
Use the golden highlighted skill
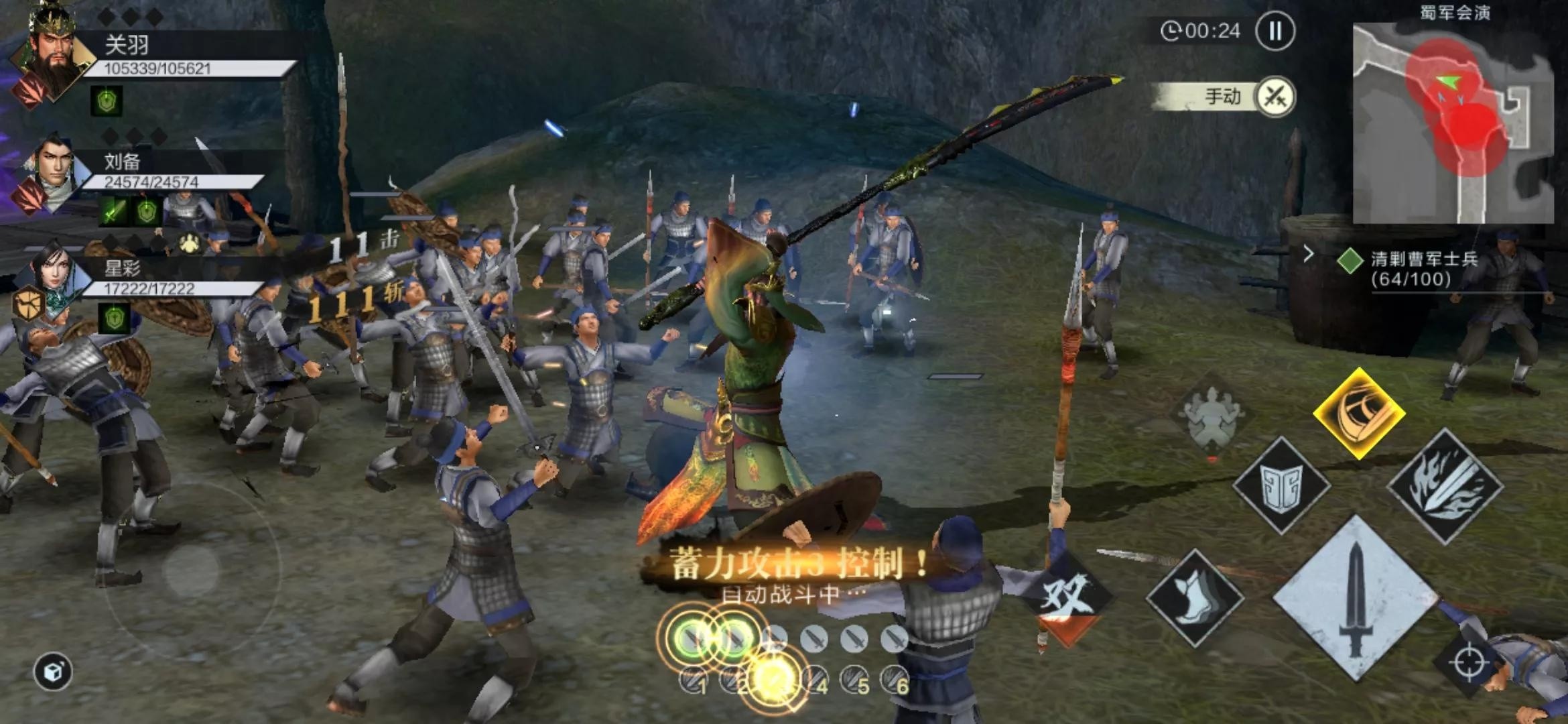click(1358, 412)
